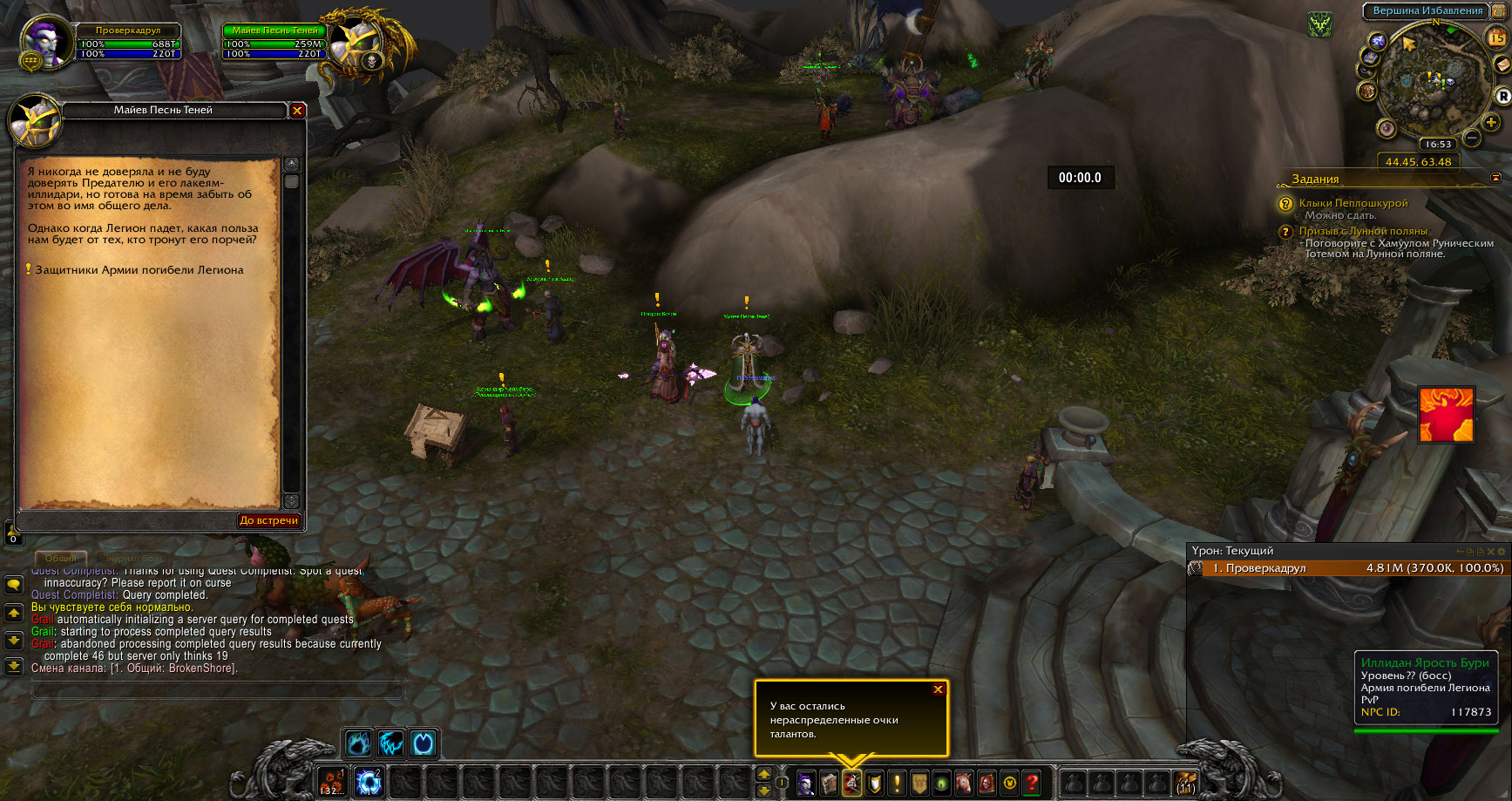Collapse the Задания quest tracker
Image resolution: width=1512 pixels, height=801 pixels.
1495,178
